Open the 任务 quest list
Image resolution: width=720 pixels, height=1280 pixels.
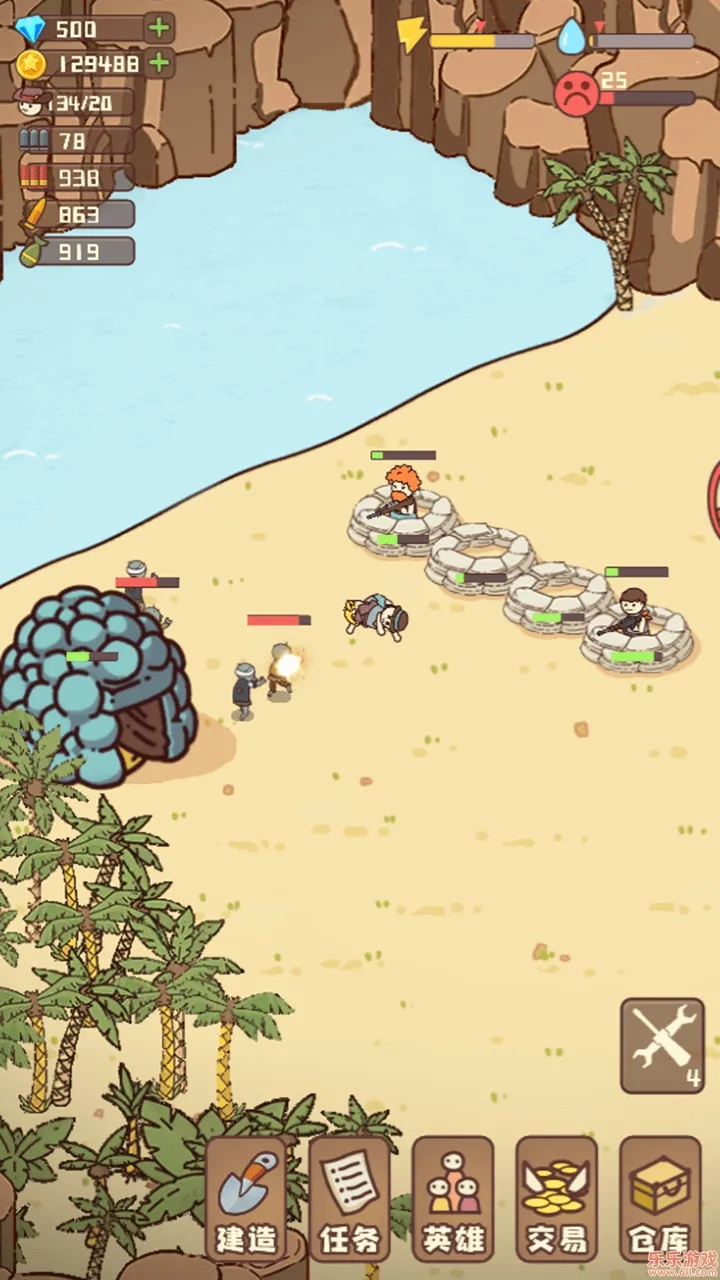(x=349, y=1199)
